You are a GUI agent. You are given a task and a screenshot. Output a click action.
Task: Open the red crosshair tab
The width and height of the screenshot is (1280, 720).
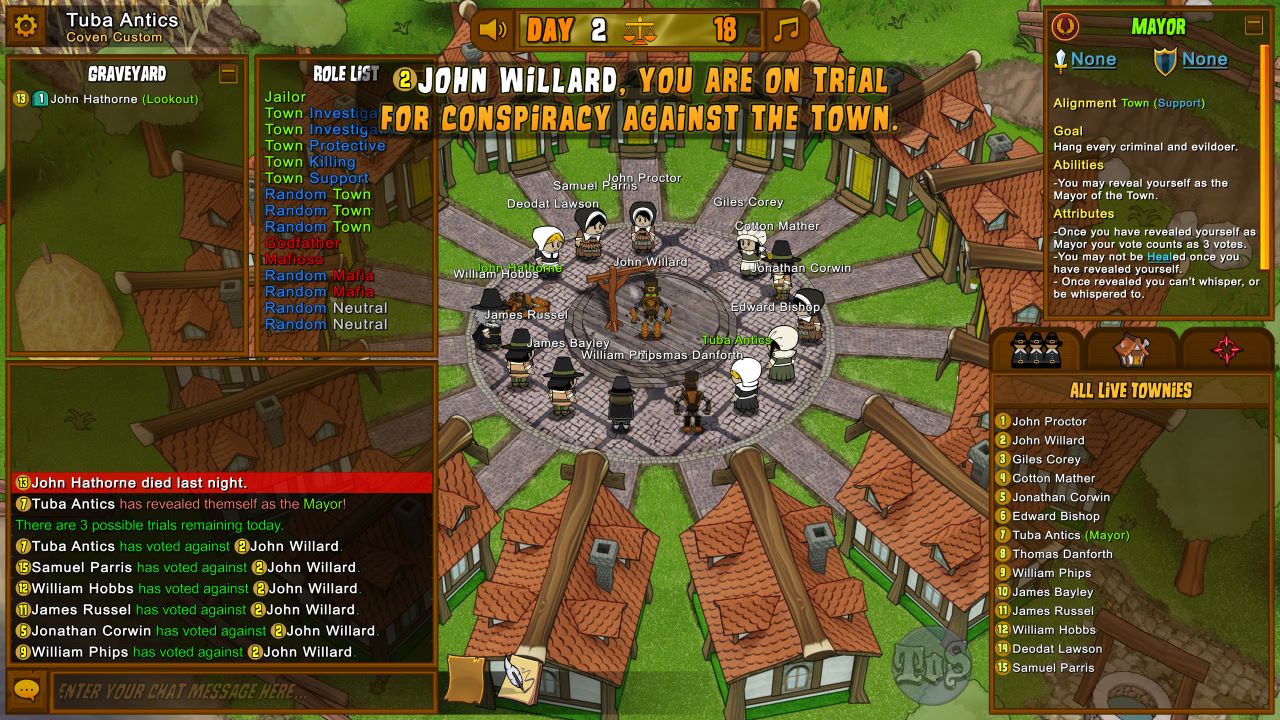click(x=1227, y=349)
